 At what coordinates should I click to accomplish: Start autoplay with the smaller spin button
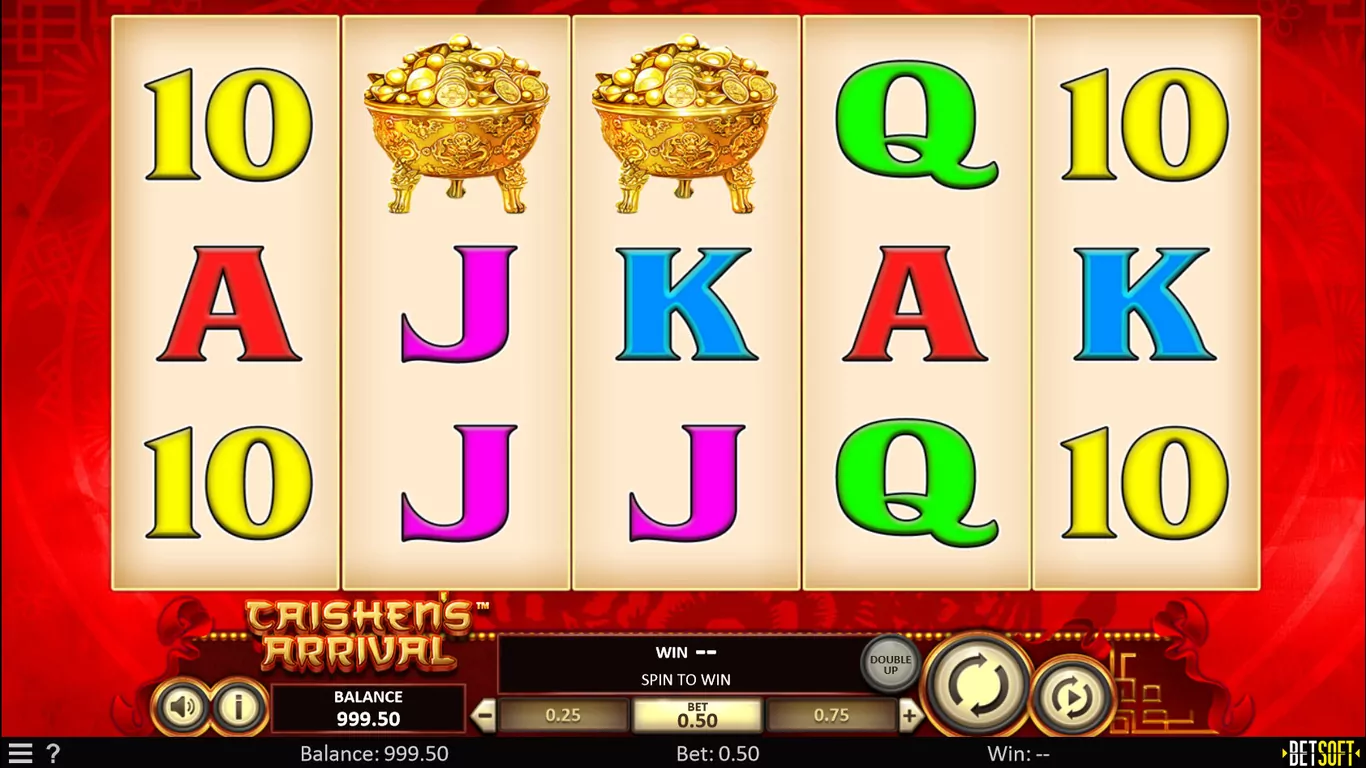point(1072,695)
